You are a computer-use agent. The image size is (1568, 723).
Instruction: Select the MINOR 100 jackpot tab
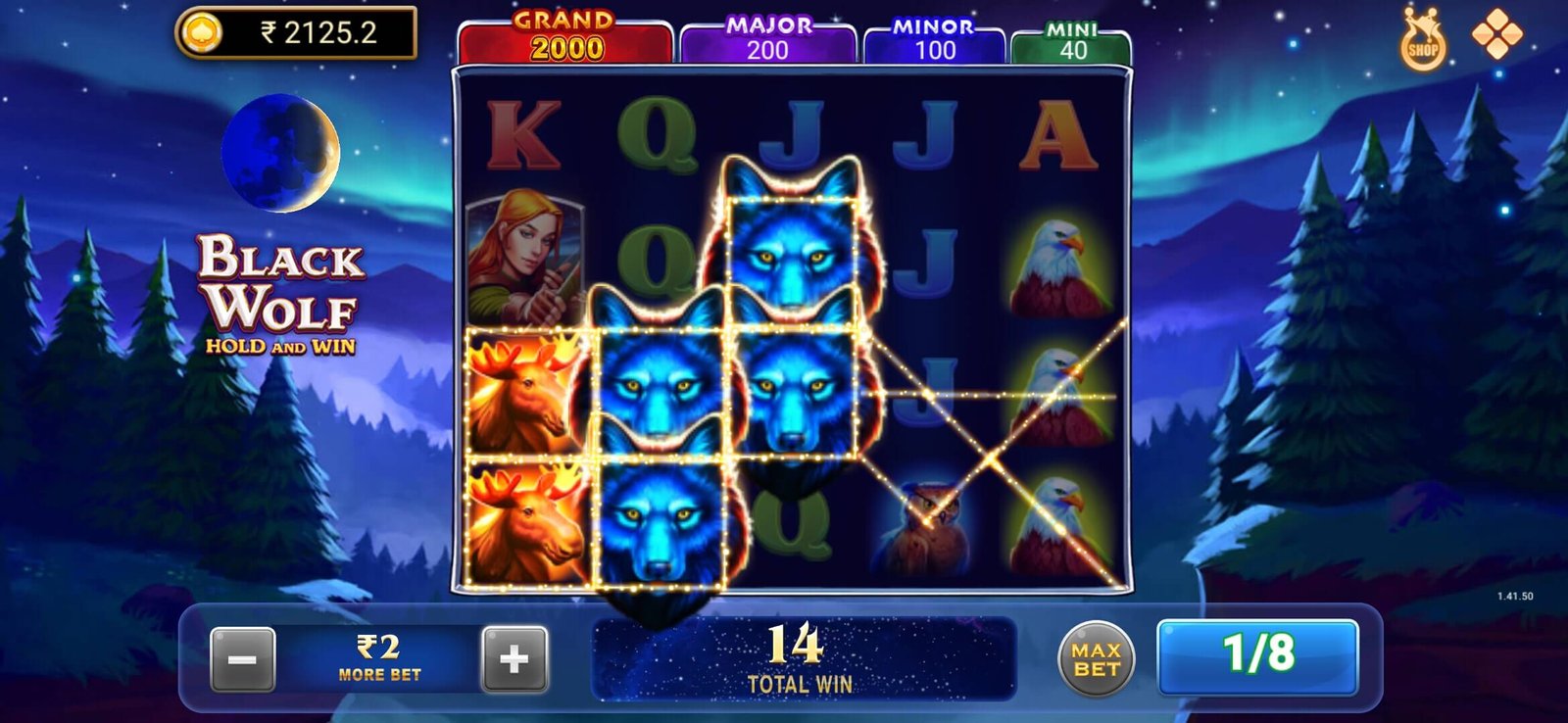click(x=933, y=39)
